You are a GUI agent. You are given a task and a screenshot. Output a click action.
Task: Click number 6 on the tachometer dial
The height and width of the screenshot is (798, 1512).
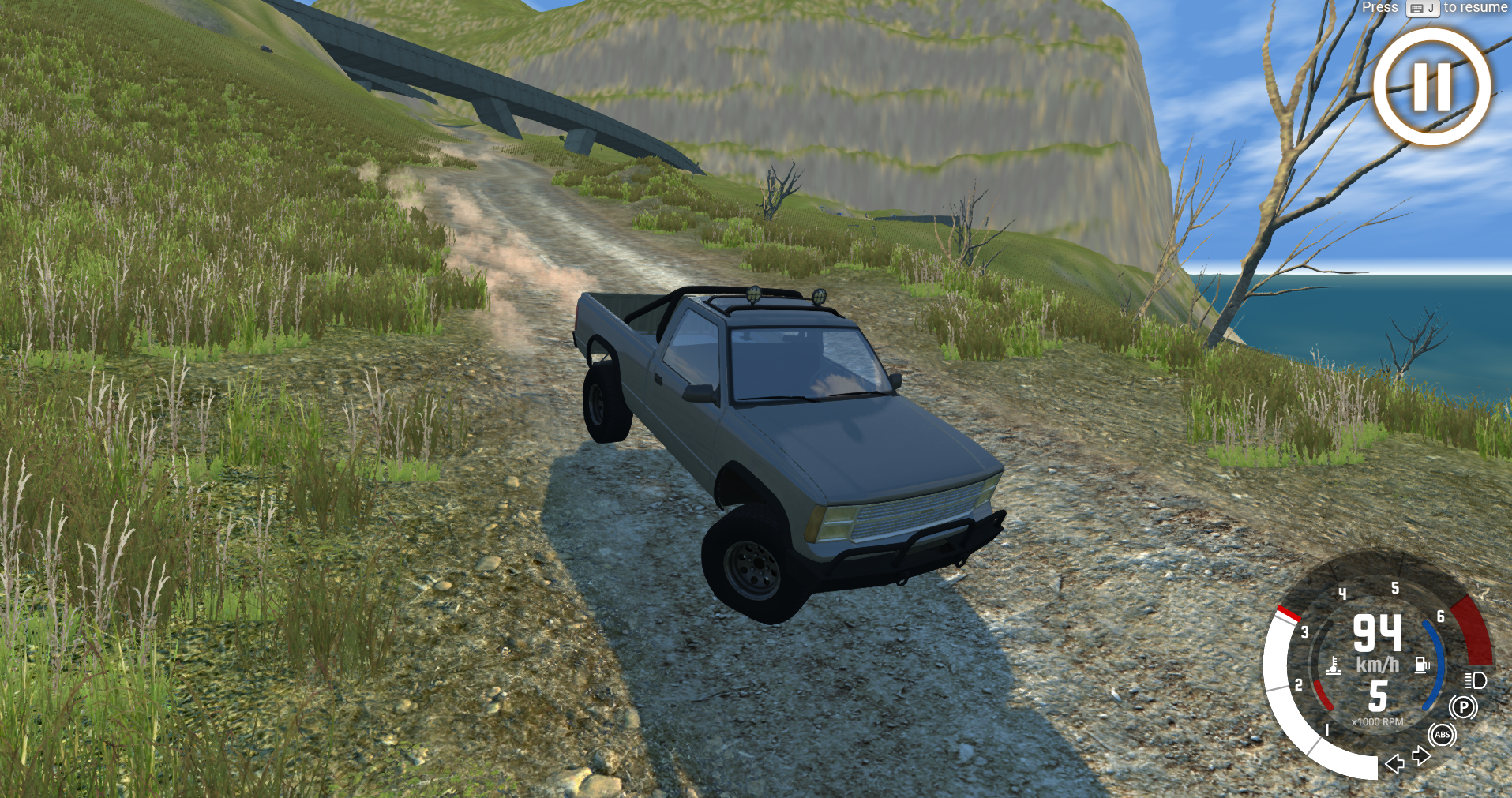(1440, 617)
